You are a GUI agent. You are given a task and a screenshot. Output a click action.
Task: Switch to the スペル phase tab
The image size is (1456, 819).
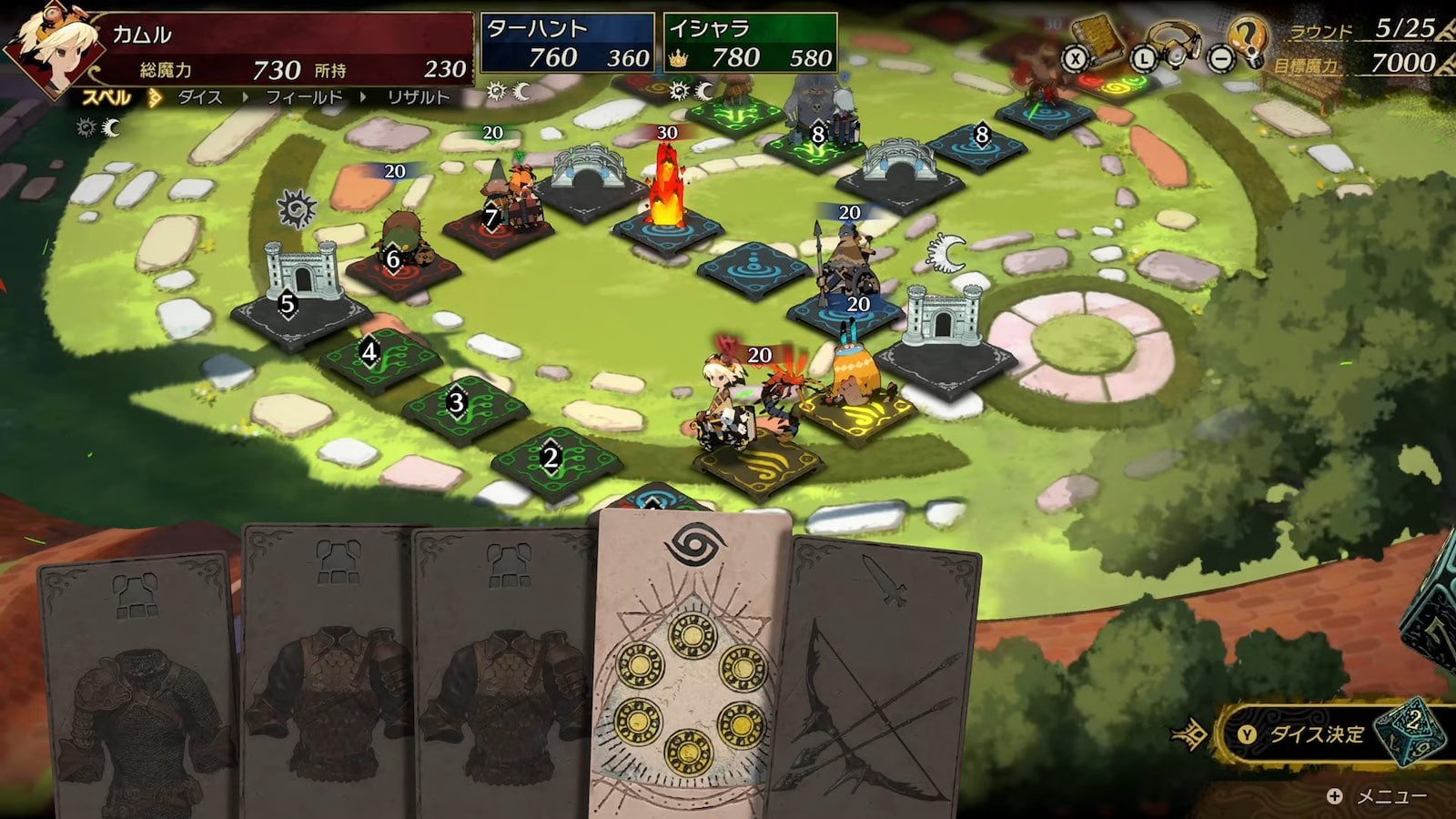click(107, 97)
